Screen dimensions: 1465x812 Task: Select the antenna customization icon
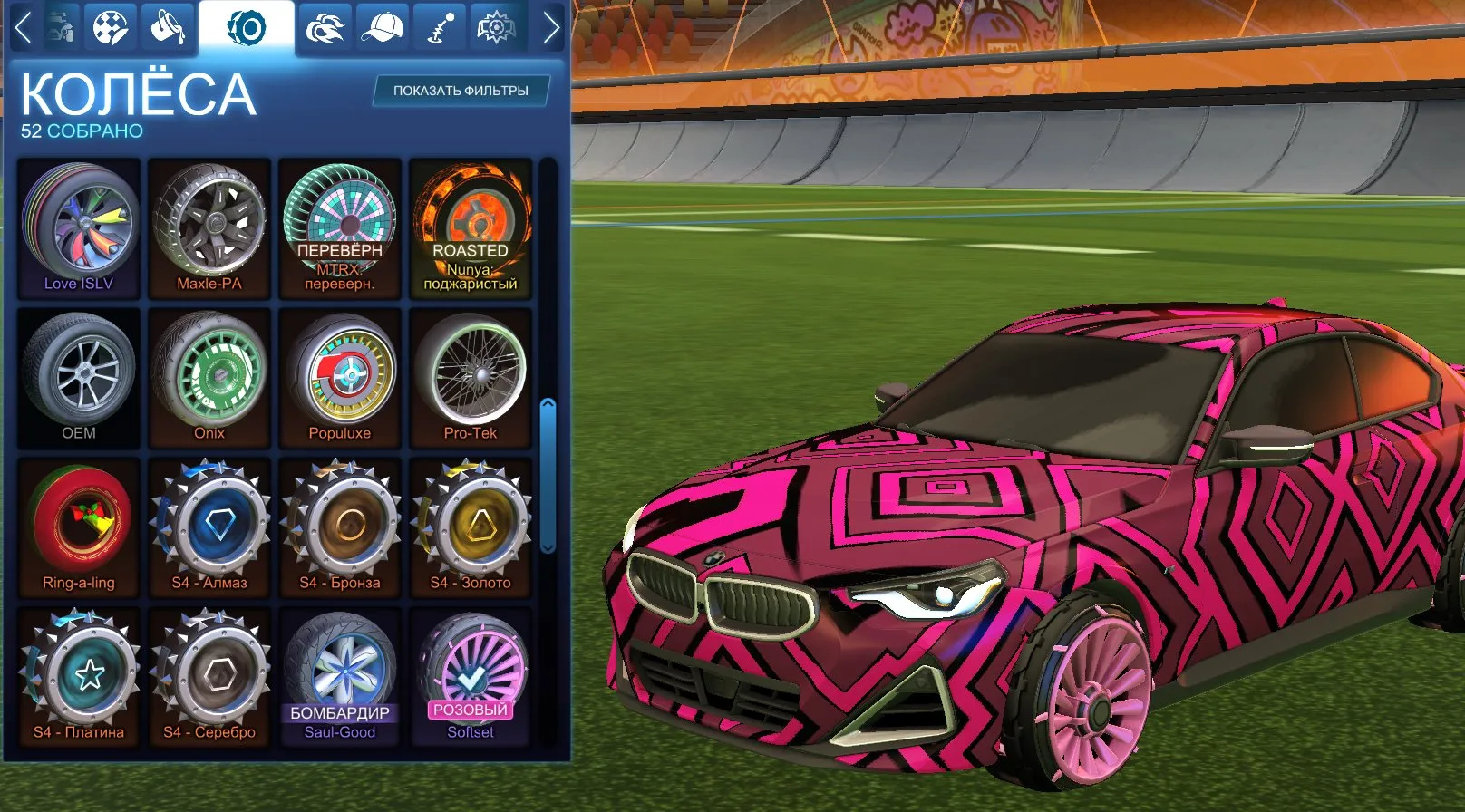[x=437, y=26]
